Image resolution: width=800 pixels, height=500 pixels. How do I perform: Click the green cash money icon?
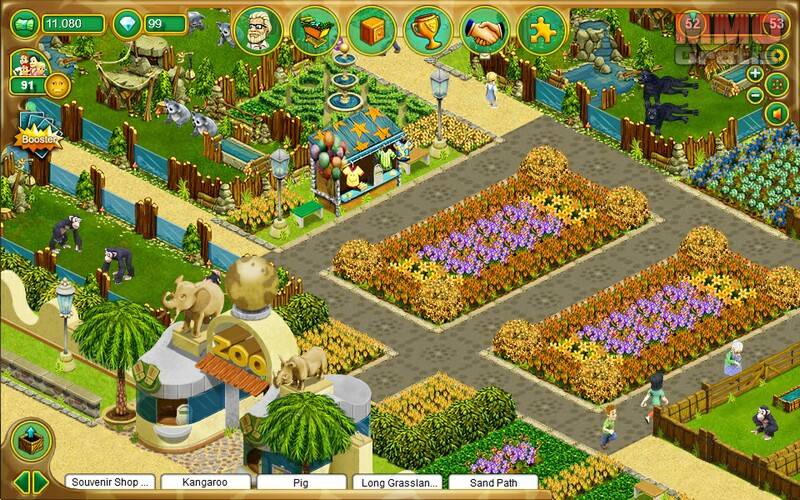coord(22,23)
